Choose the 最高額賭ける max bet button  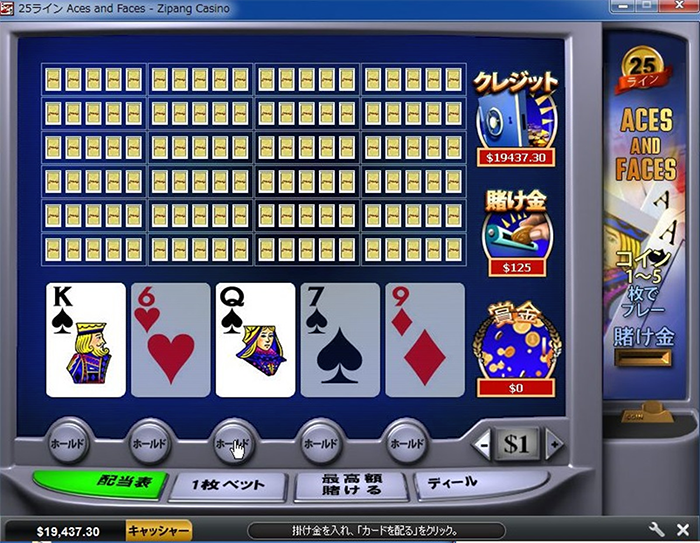pos(351,485)
